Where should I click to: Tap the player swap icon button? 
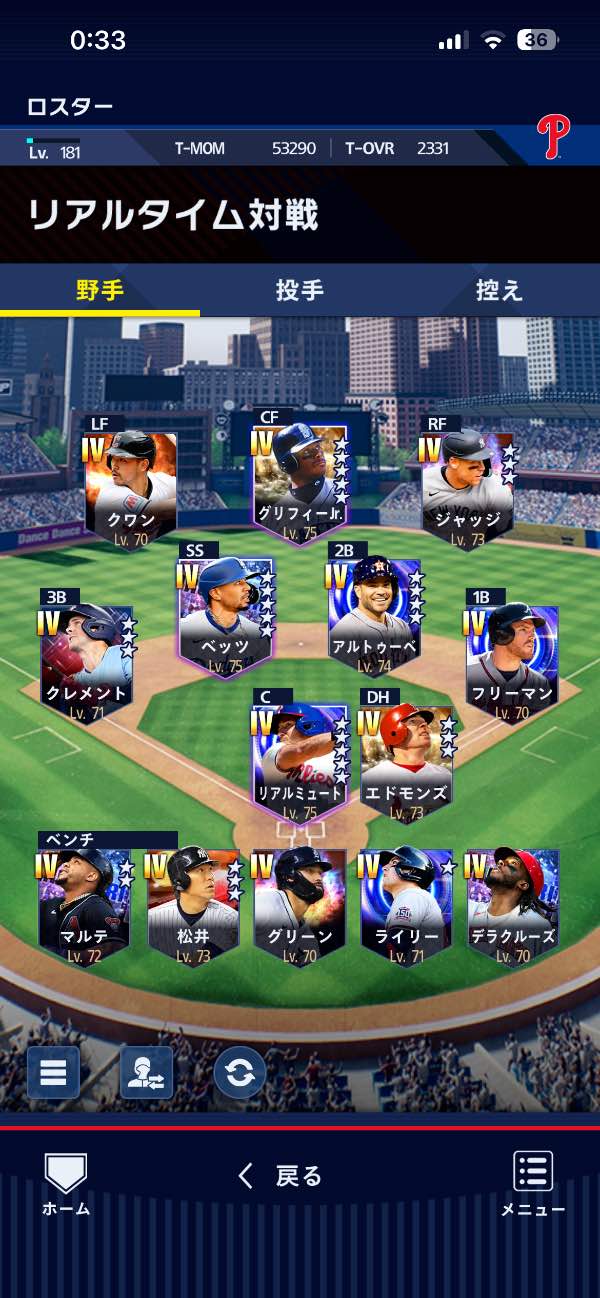point(146,1072)
